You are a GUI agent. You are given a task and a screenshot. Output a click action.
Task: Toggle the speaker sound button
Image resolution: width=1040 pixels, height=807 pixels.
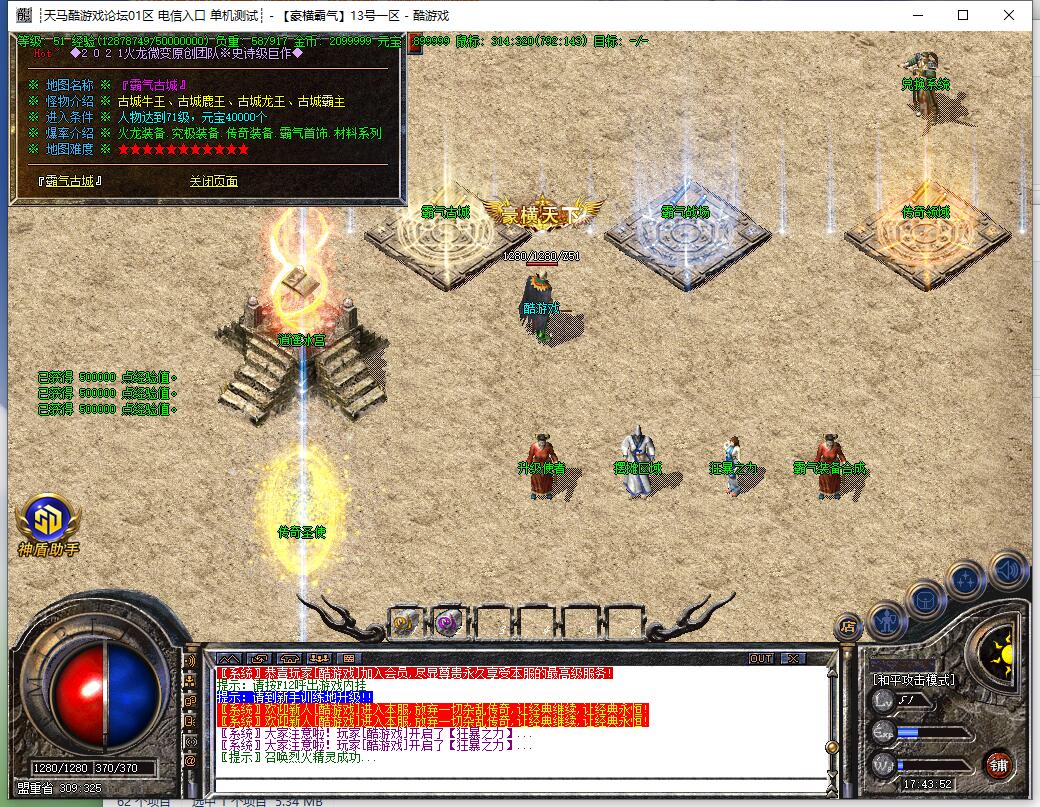[1008, 570]
